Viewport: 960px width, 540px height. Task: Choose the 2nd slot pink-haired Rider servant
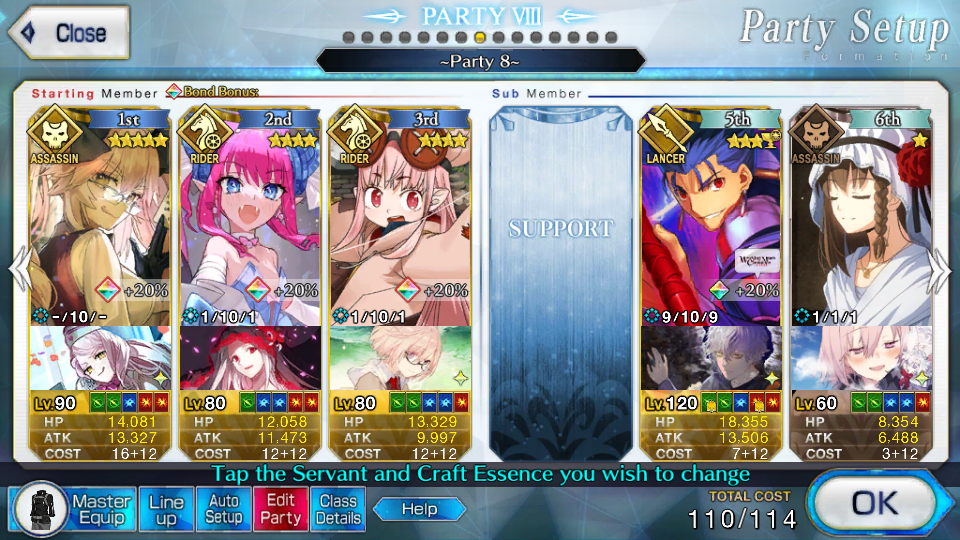click(x=249, y=220)
